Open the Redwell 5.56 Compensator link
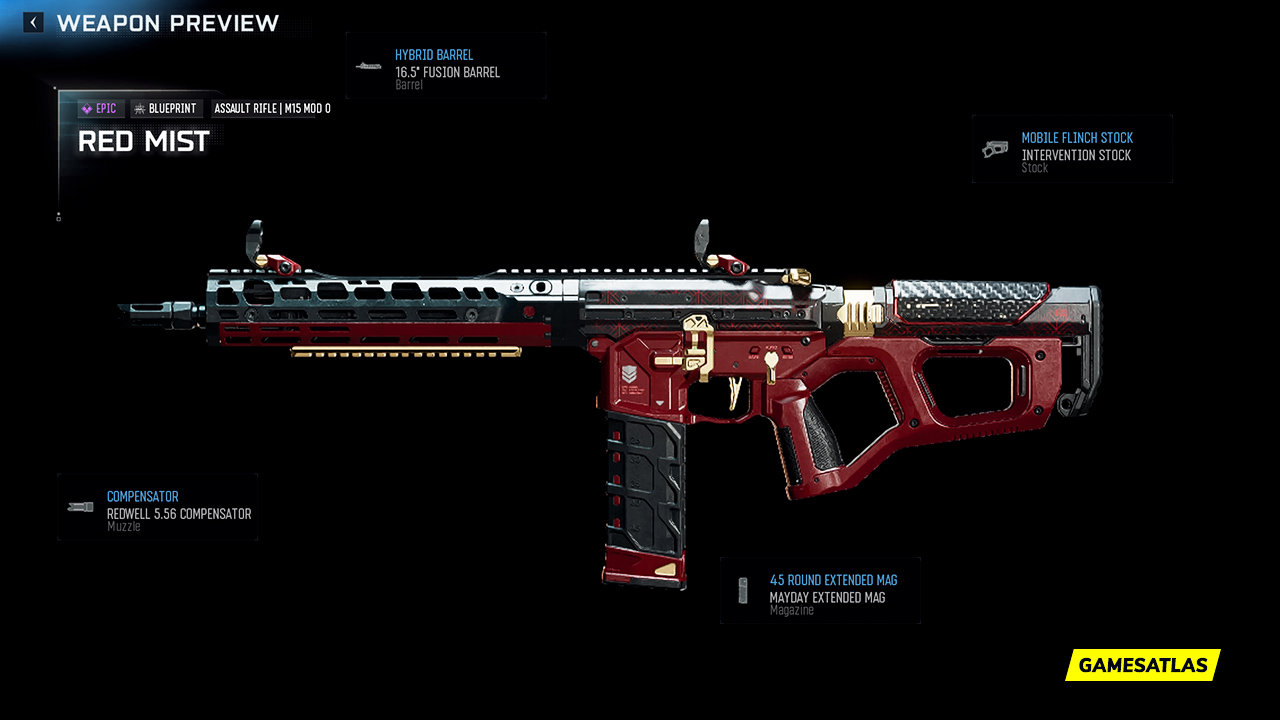1280x720 pixels. pos(180,511)
